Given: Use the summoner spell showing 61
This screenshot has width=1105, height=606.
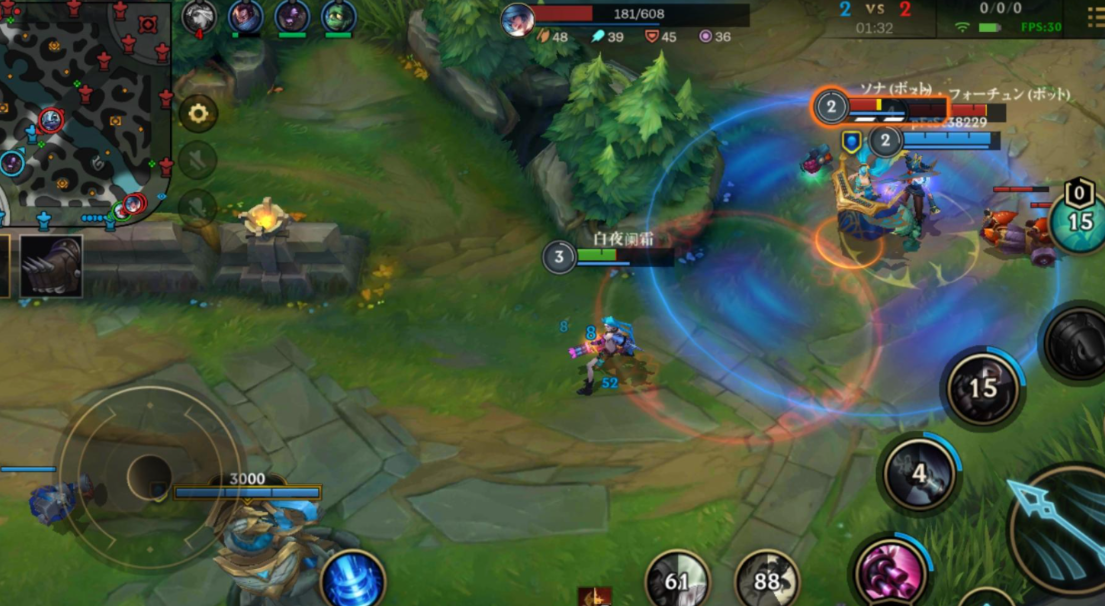Looking at the screenshot, I should (677, 580).
